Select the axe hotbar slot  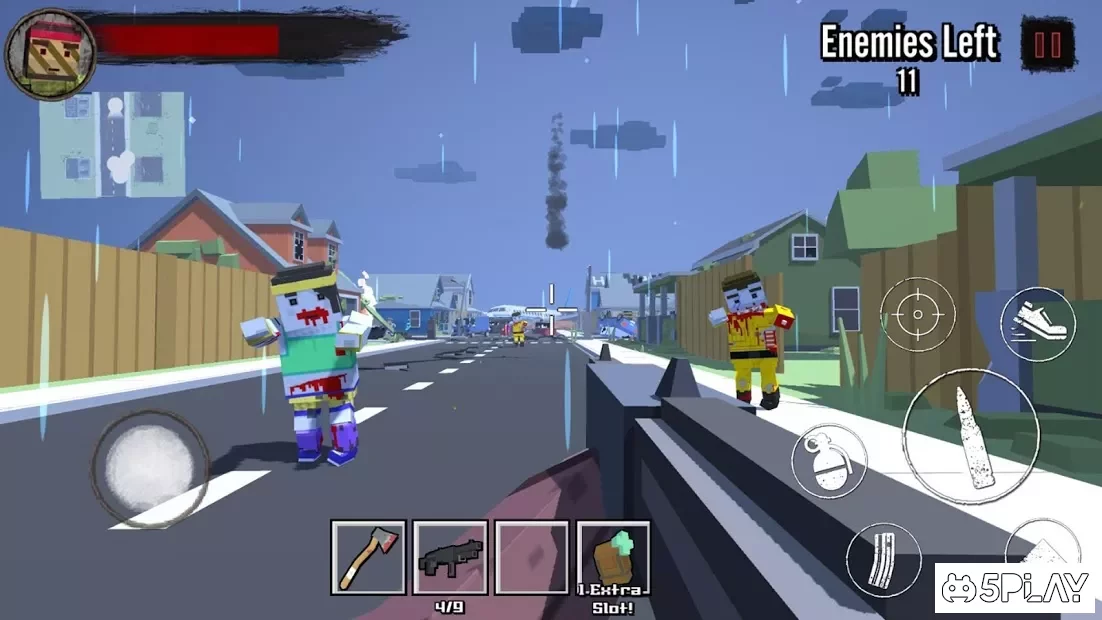(368, 557)
